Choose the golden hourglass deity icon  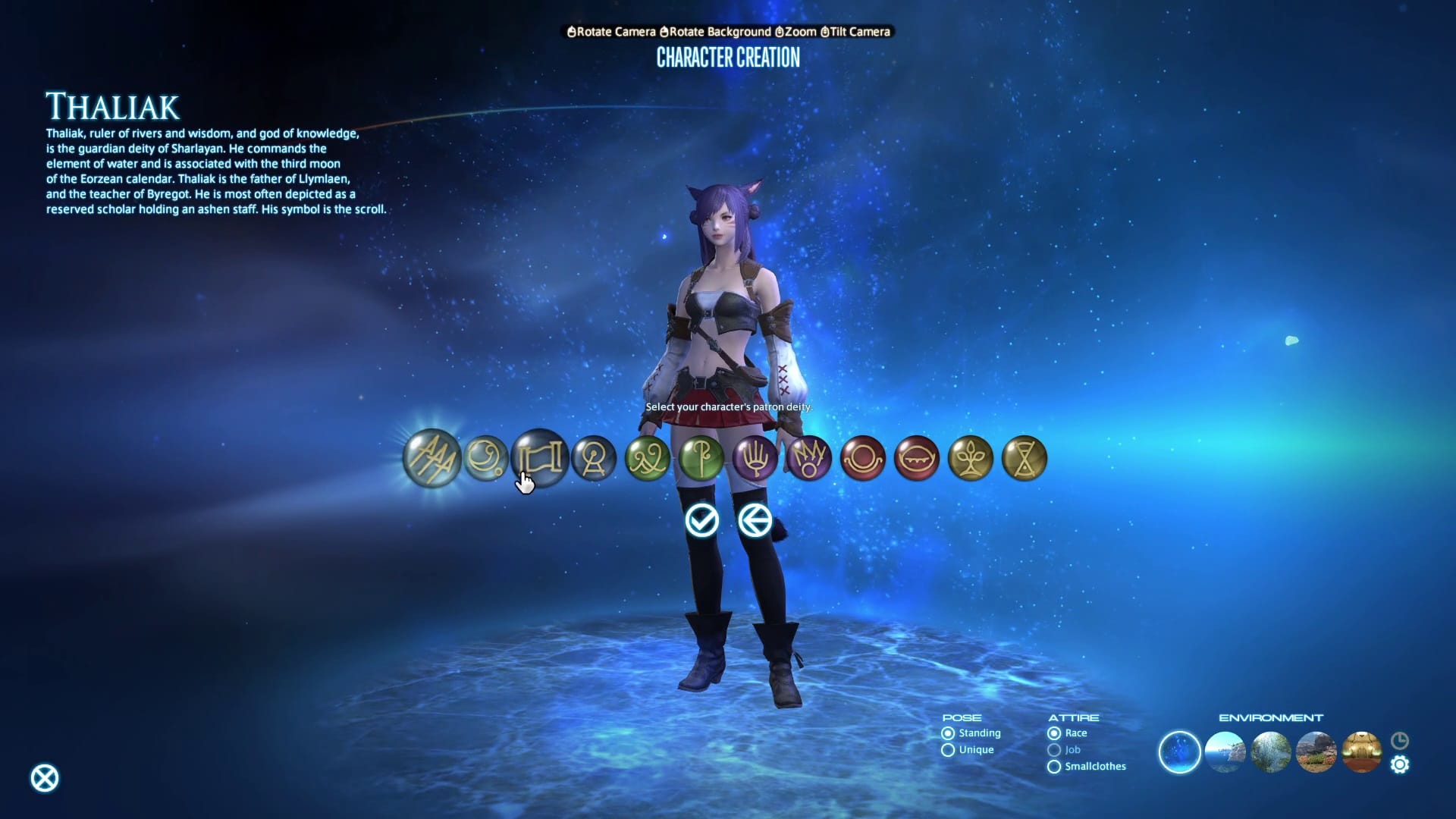point(1025,458)
